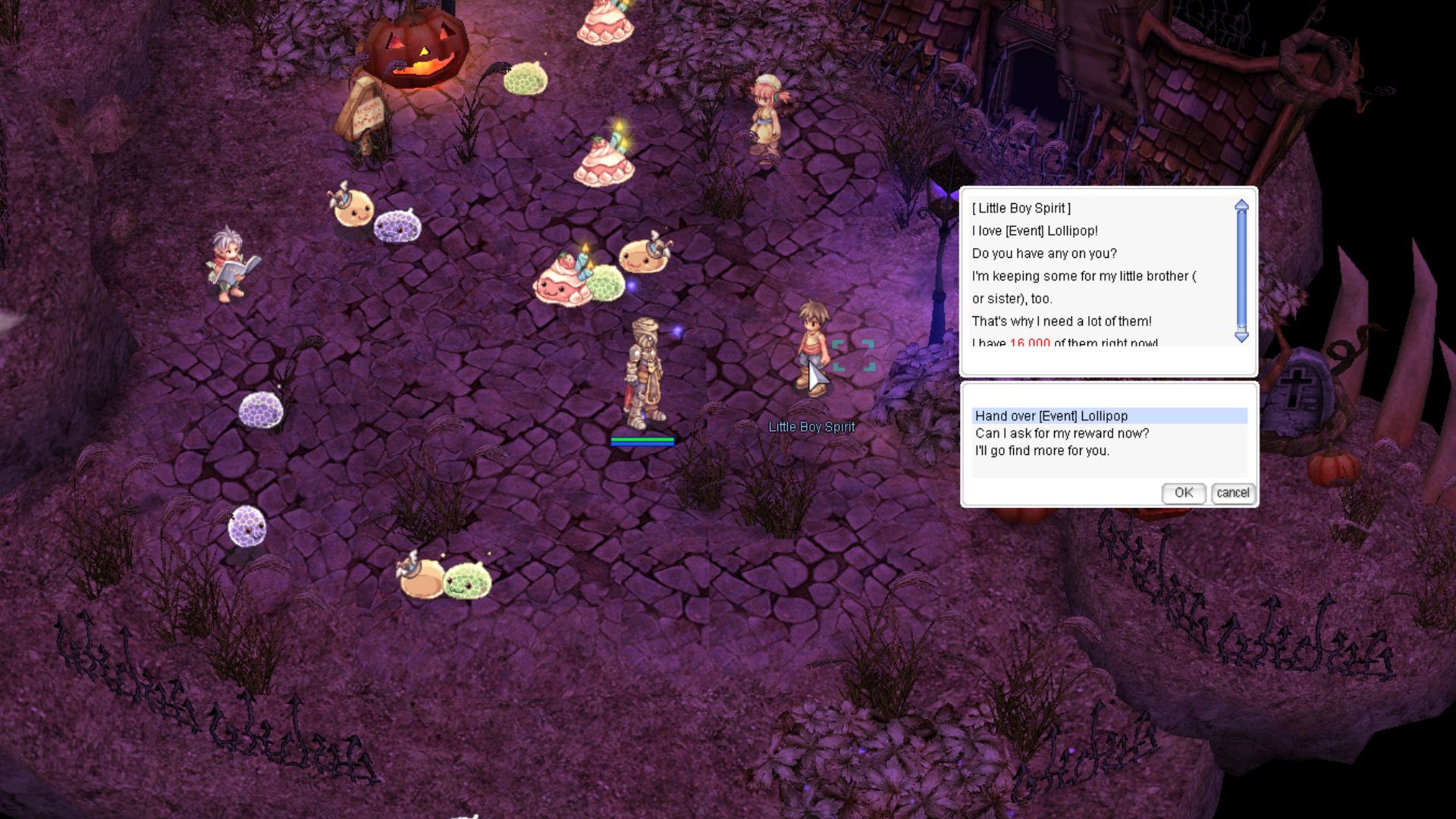Viewport: 1456px width, 819px height.
Task: Cancel the Little Boy Spirit dialogue
Action: [x=1232, y=493]
